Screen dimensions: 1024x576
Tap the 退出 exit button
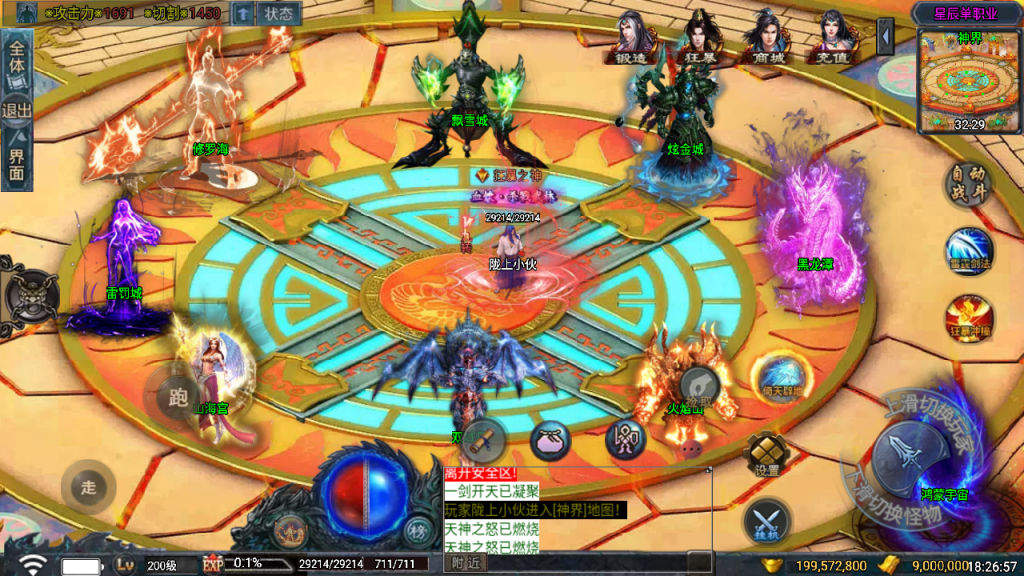[17, 110]
